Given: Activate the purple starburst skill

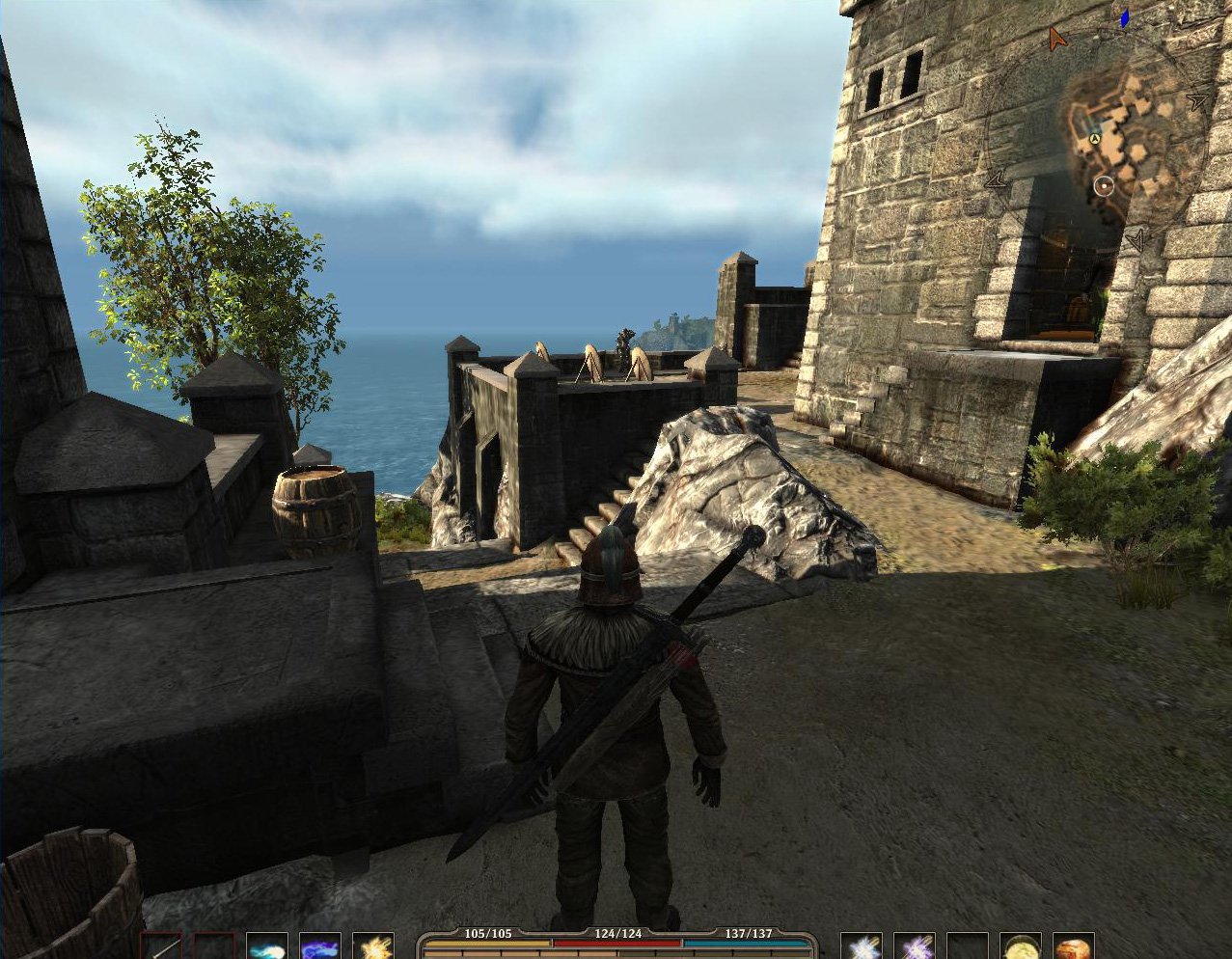Looking at the screenshot, I should (x=914, y=947).
